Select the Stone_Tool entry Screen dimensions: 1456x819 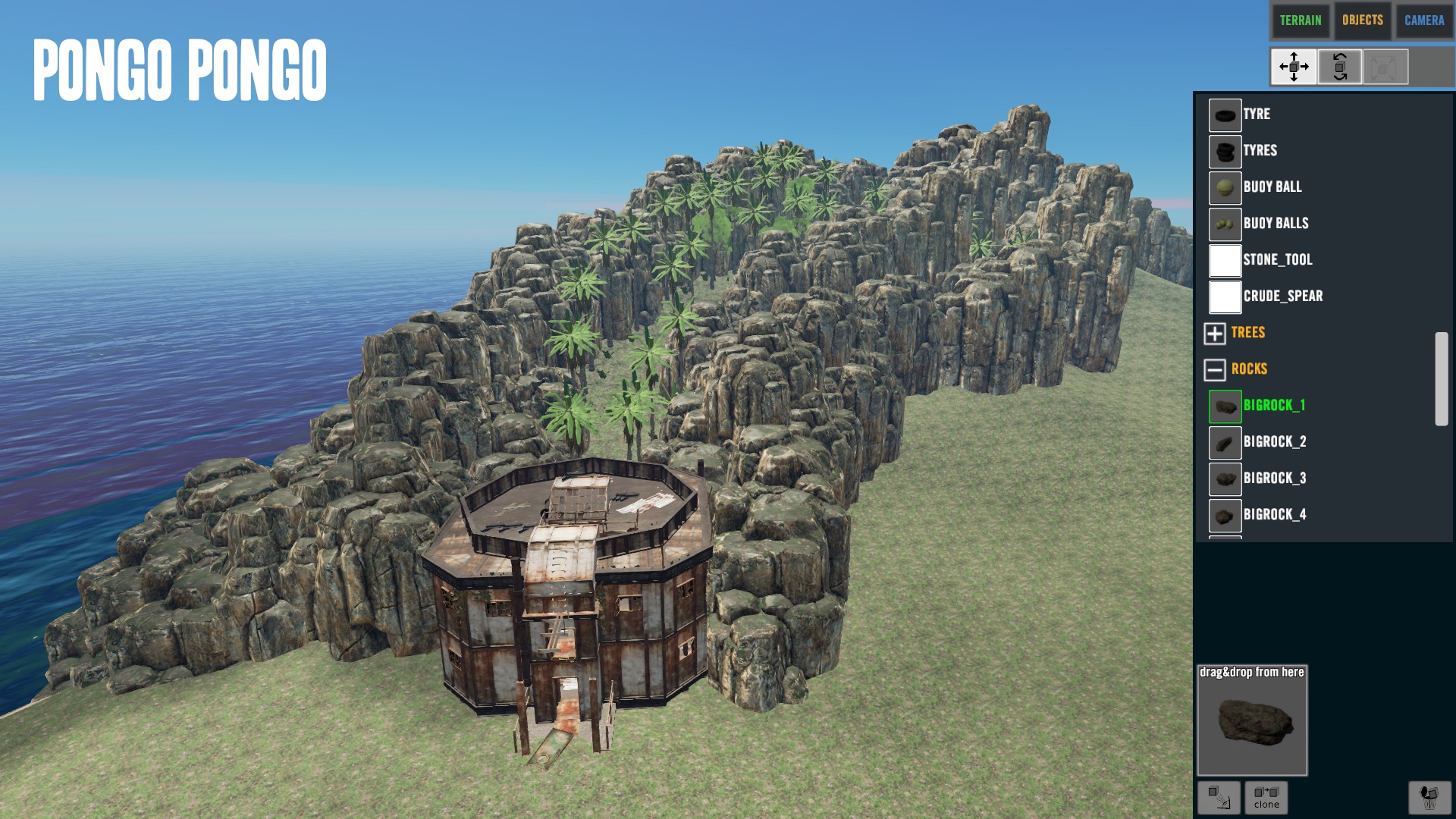pyautogui.click(x=1277, y=260)
